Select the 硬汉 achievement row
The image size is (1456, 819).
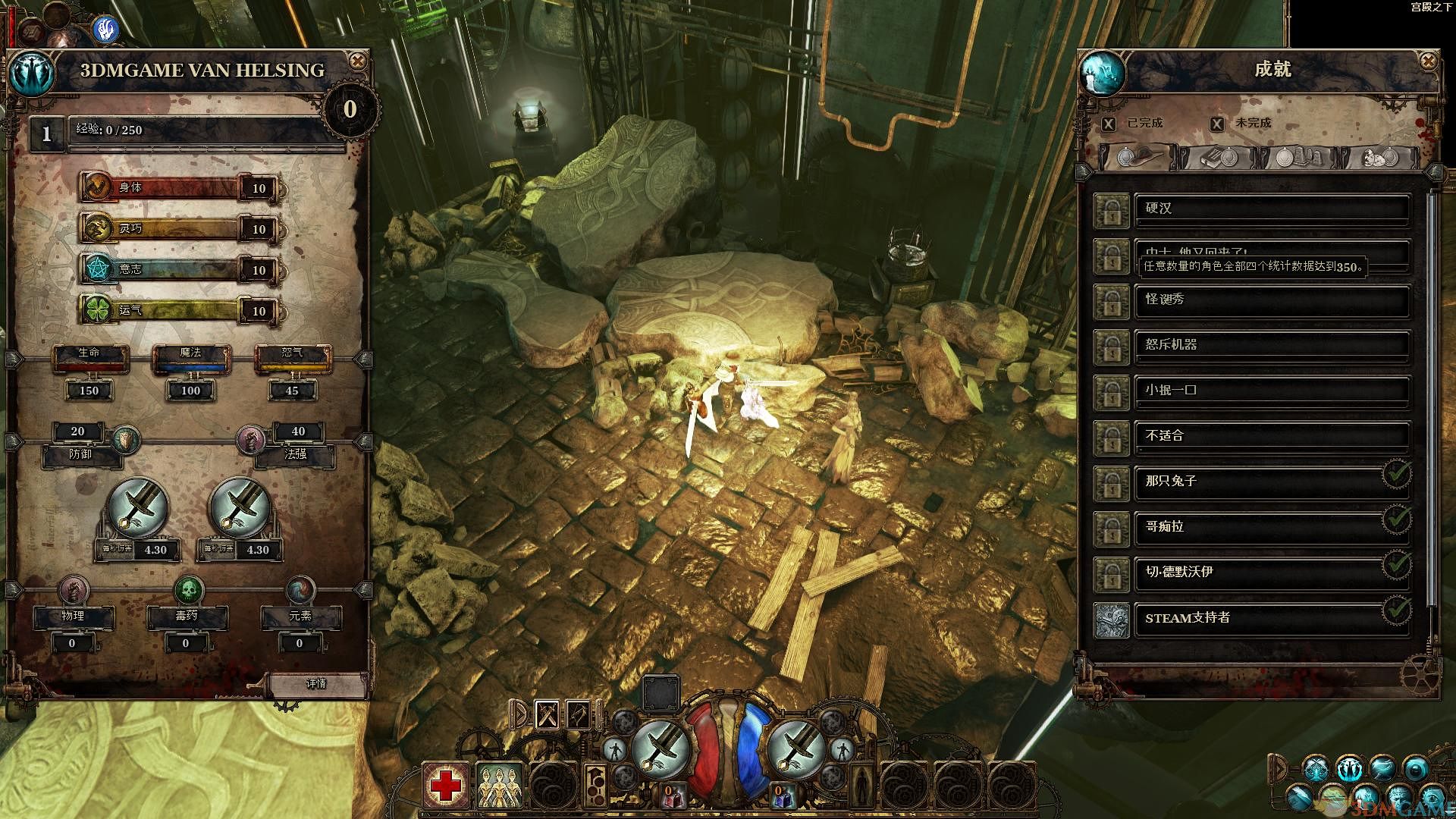(1271, 209)
